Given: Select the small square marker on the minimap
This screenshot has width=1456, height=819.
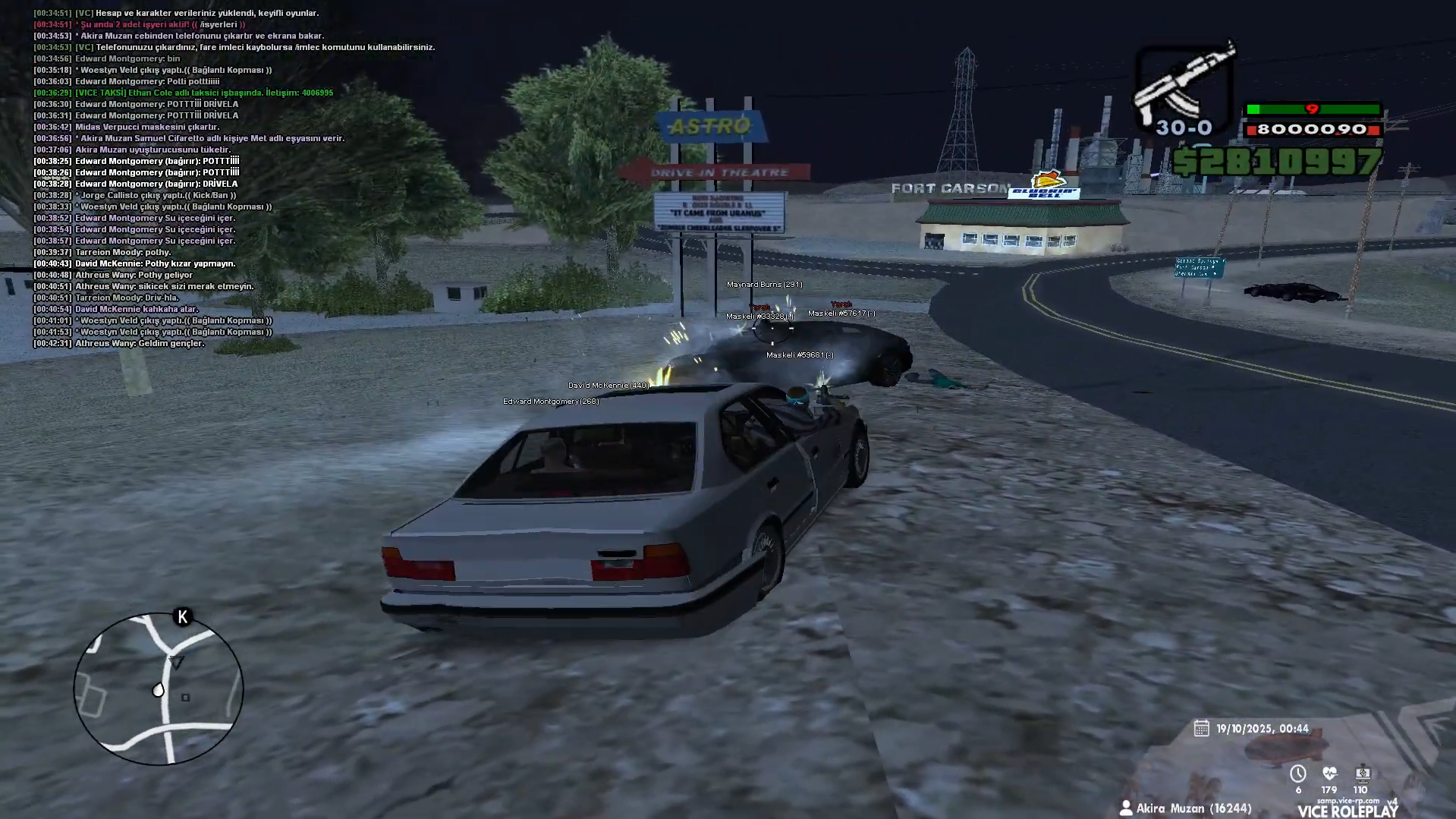Looking at the screenshot, I should tap(185, 698).
